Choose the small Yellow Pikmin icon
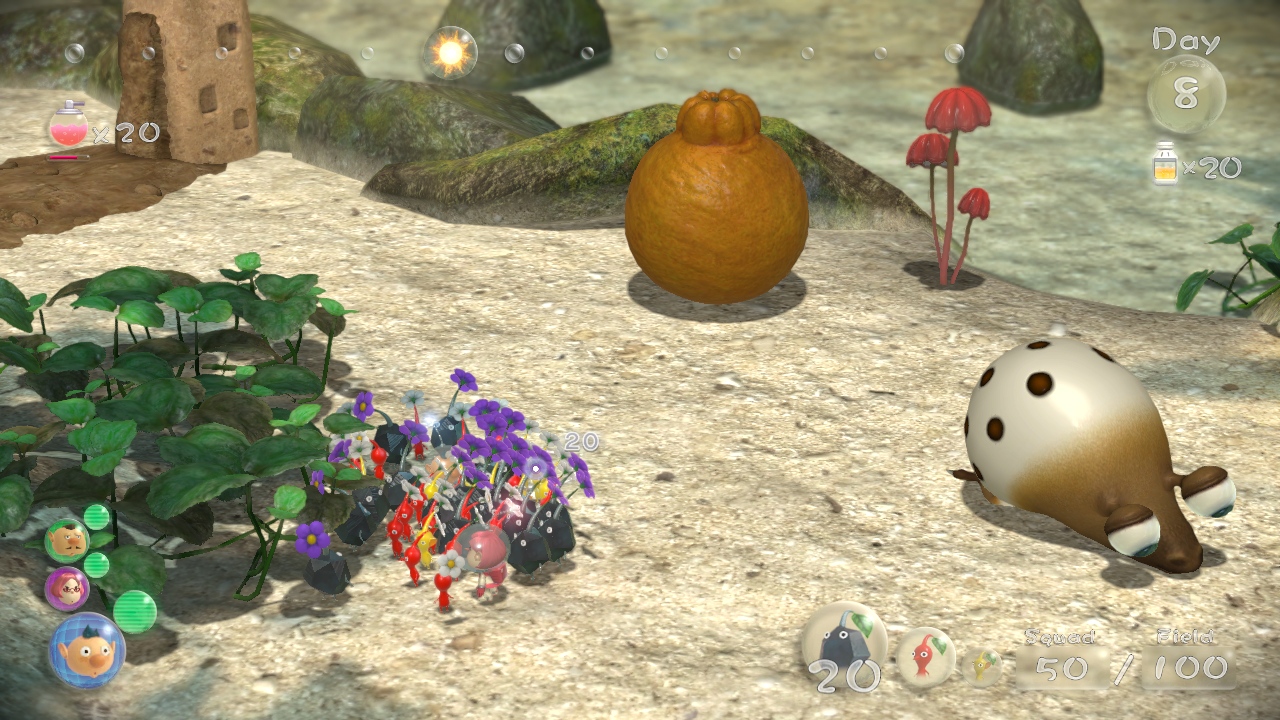 coord(982,666)
